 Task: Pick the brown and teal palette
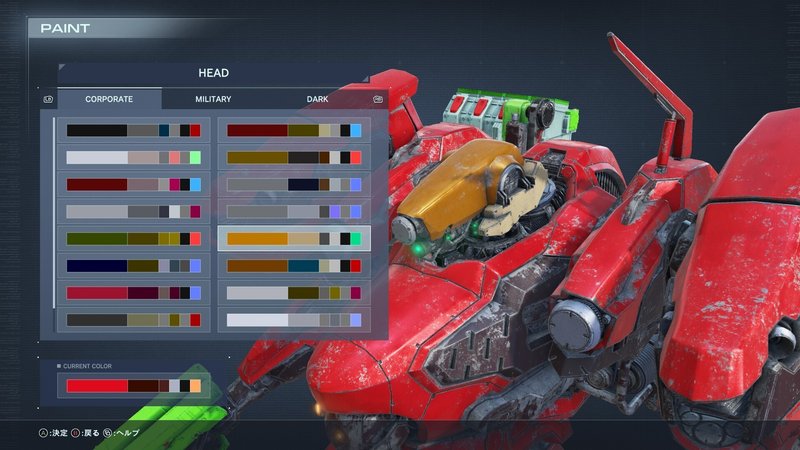coord(294,265)
